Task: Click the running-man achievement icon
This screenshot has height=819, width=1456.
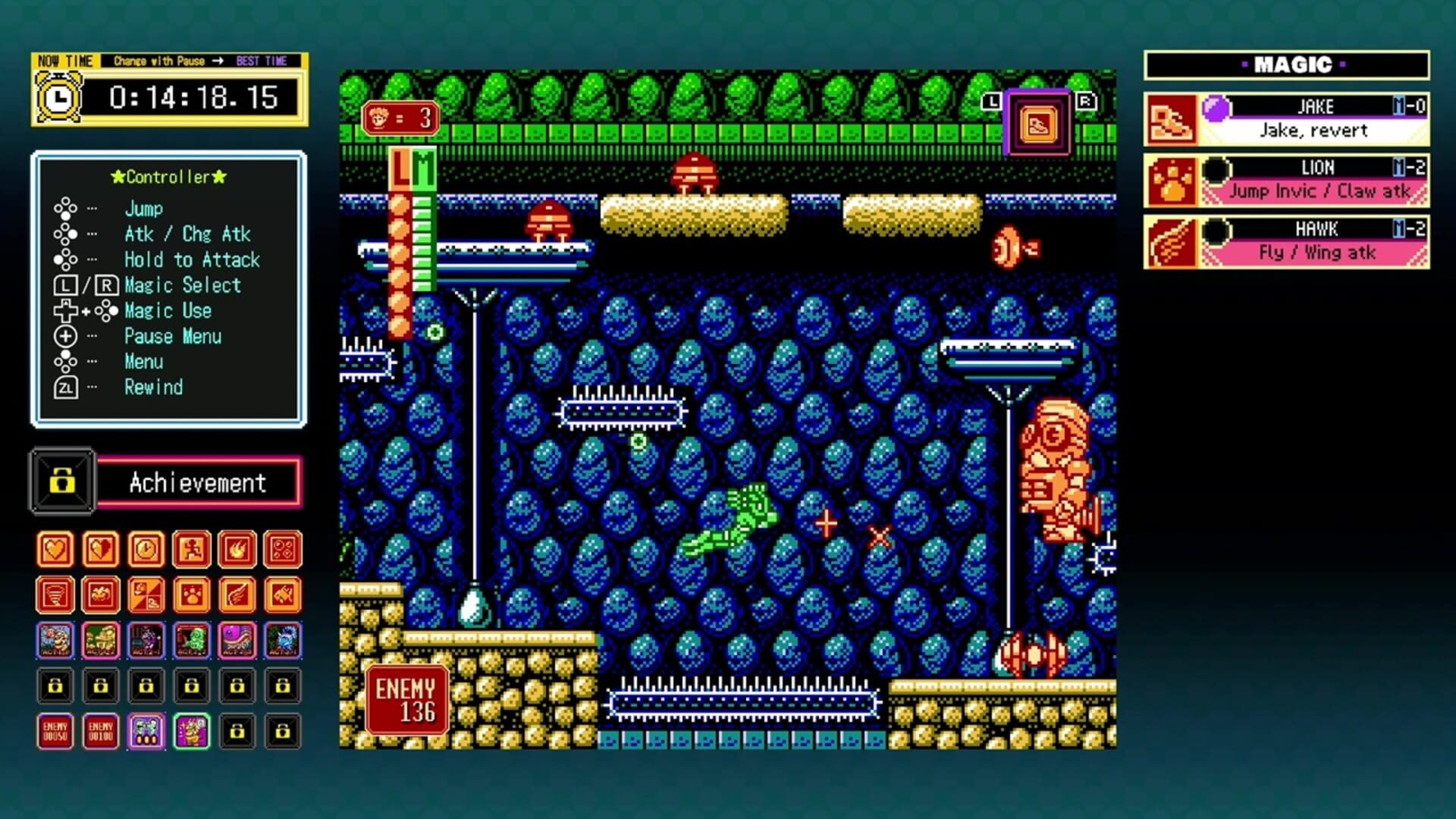Action: click(192, 550)
